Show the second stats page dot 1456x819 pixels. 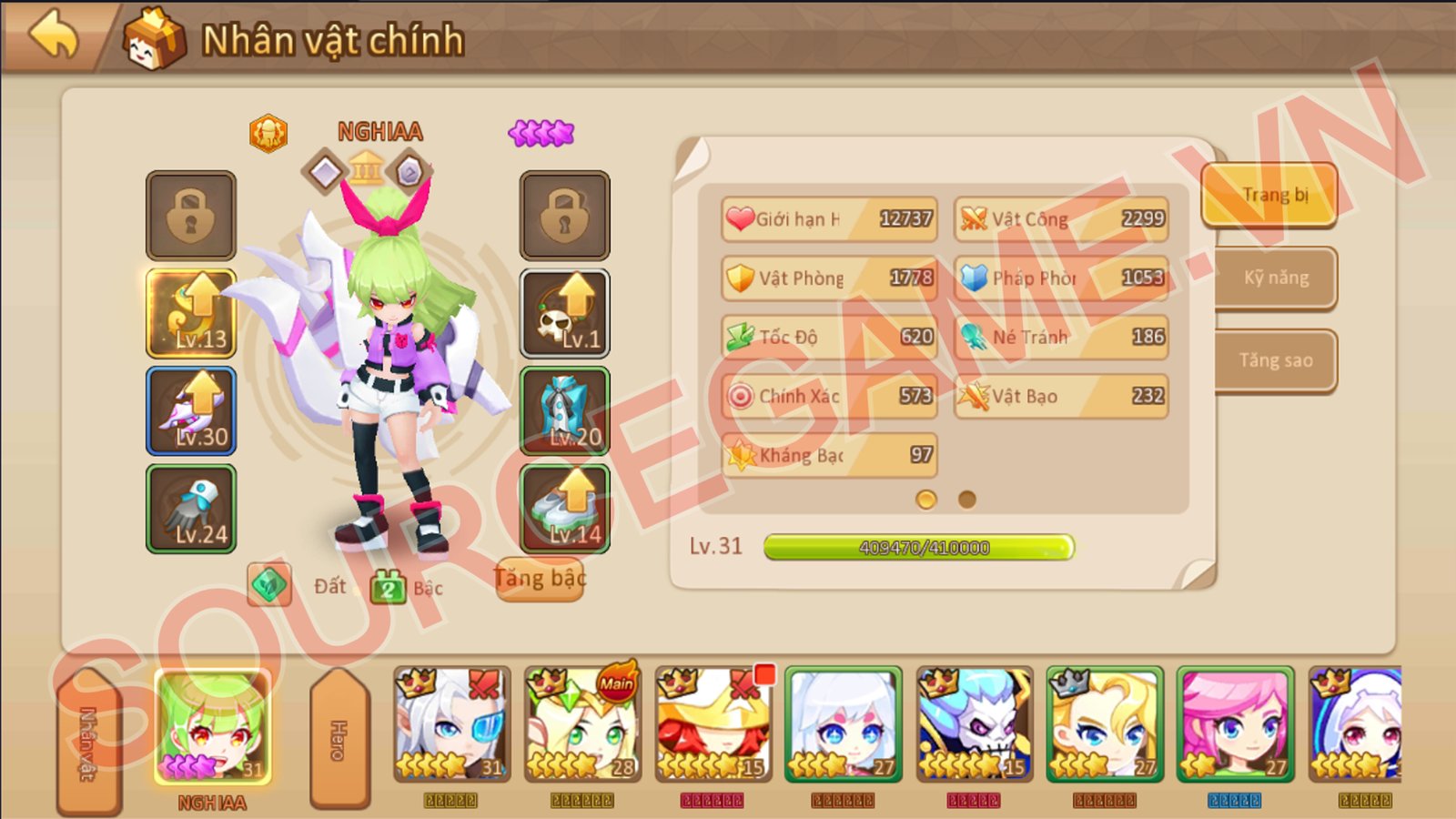pos(967,500)
